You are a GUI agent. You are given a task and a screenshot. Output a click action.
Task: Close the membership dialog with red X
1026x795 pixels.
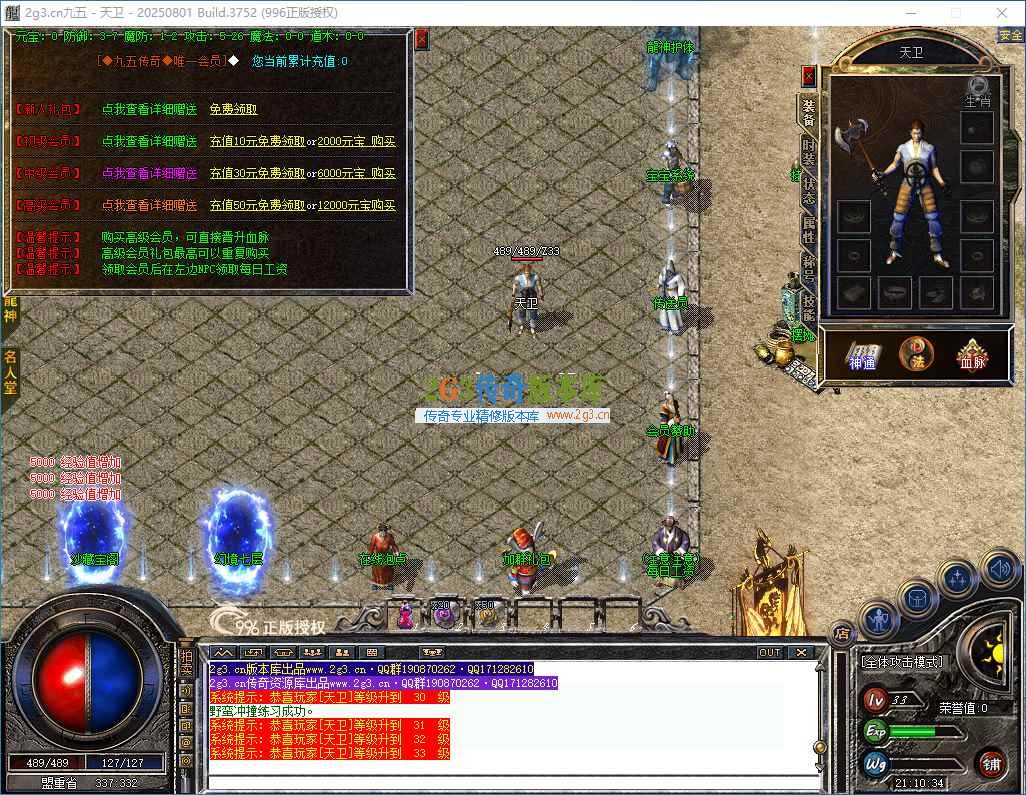point(421,39)
